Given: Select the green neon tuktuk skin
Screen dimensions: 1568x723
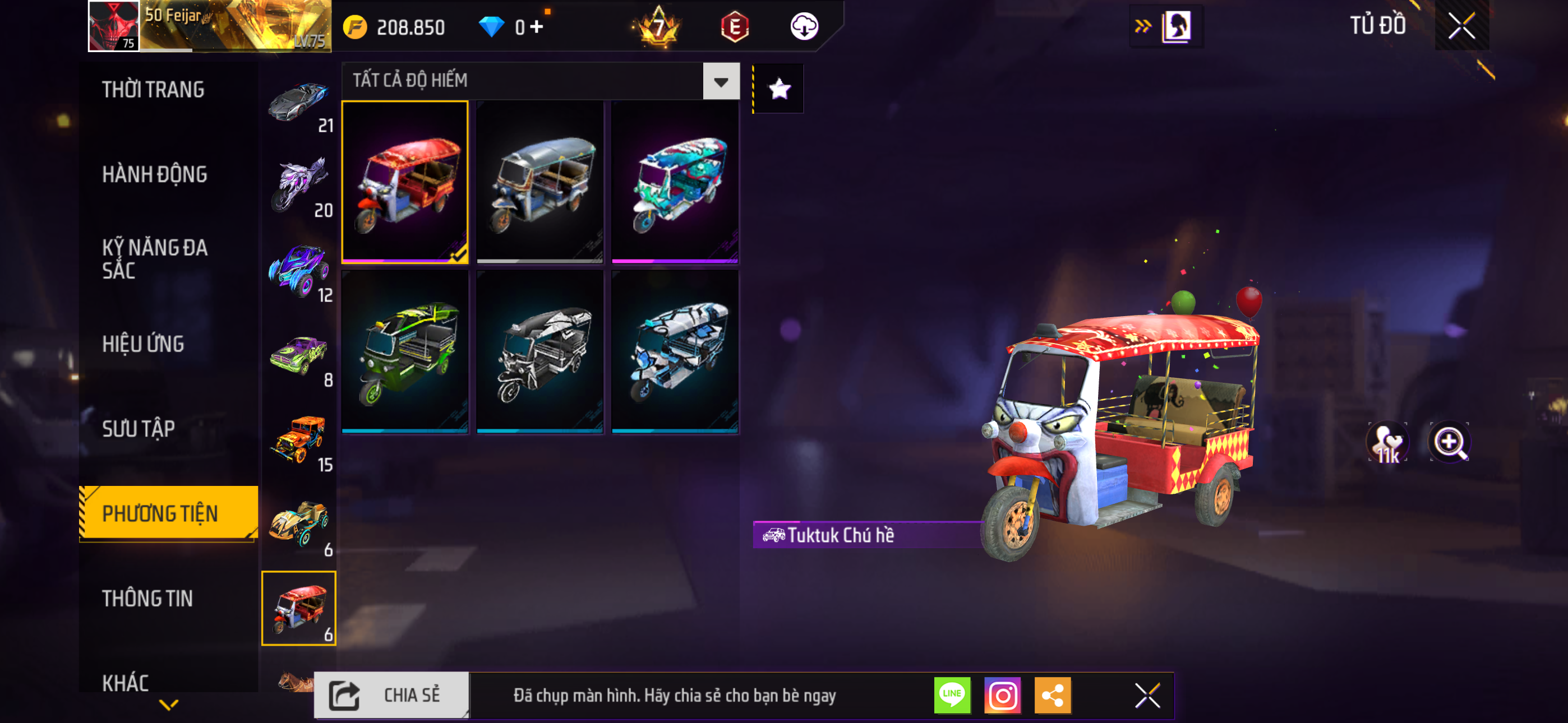Looking at the screenshot, I should click(x=405, y=352).
